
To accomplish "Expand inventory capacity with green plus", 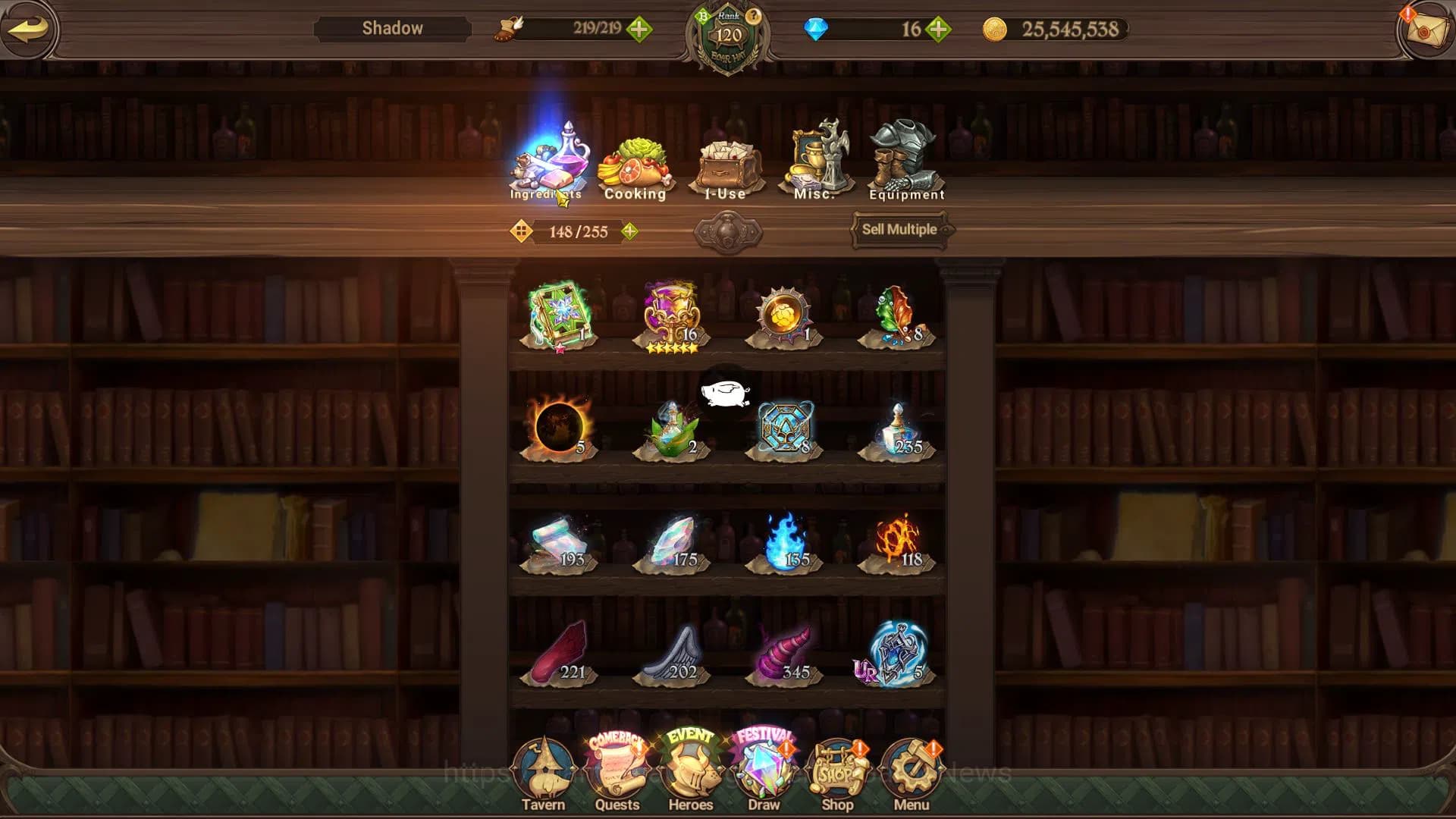I will pos(629,231).
